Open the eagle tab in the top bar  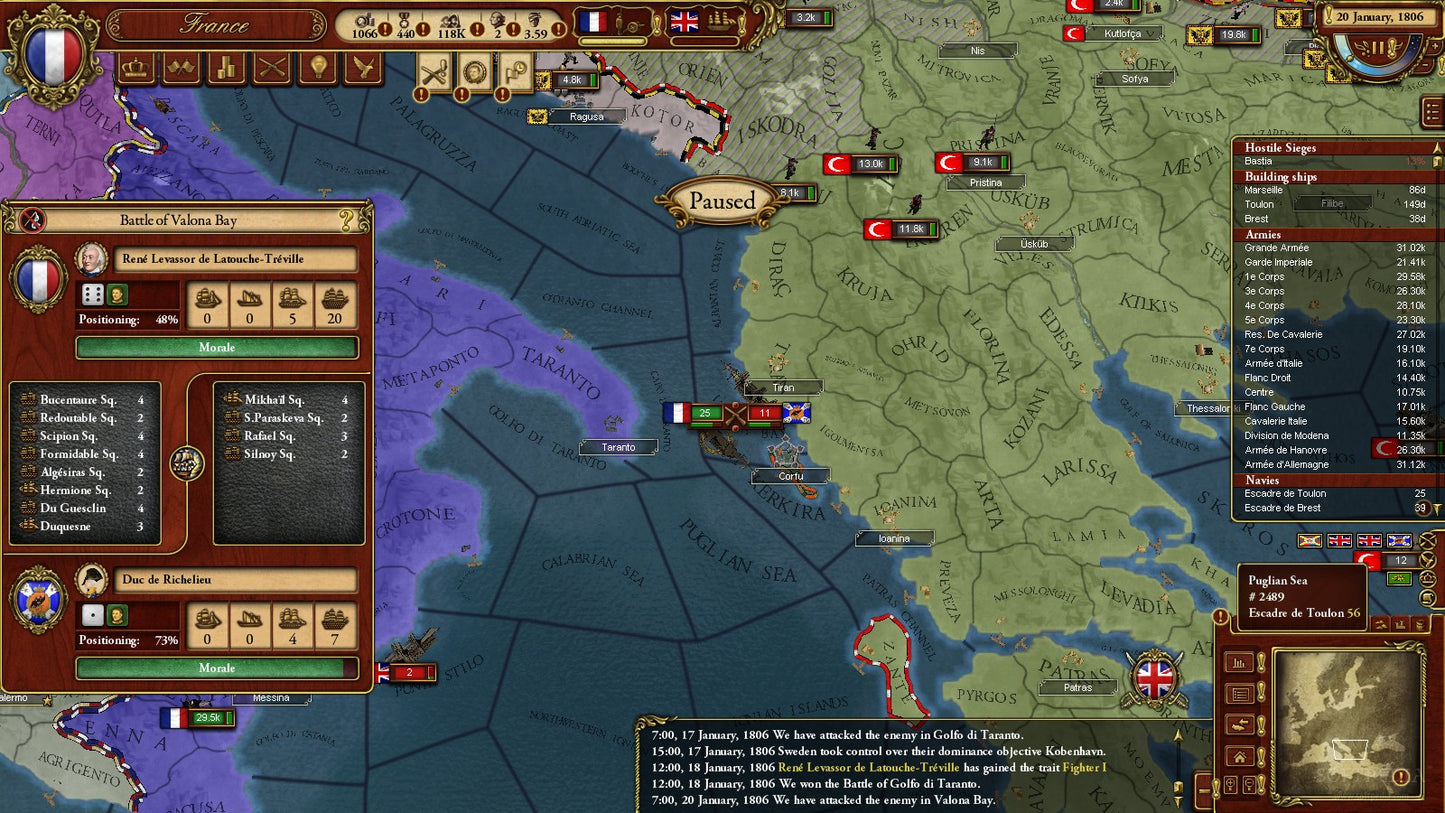click(363, 68)
